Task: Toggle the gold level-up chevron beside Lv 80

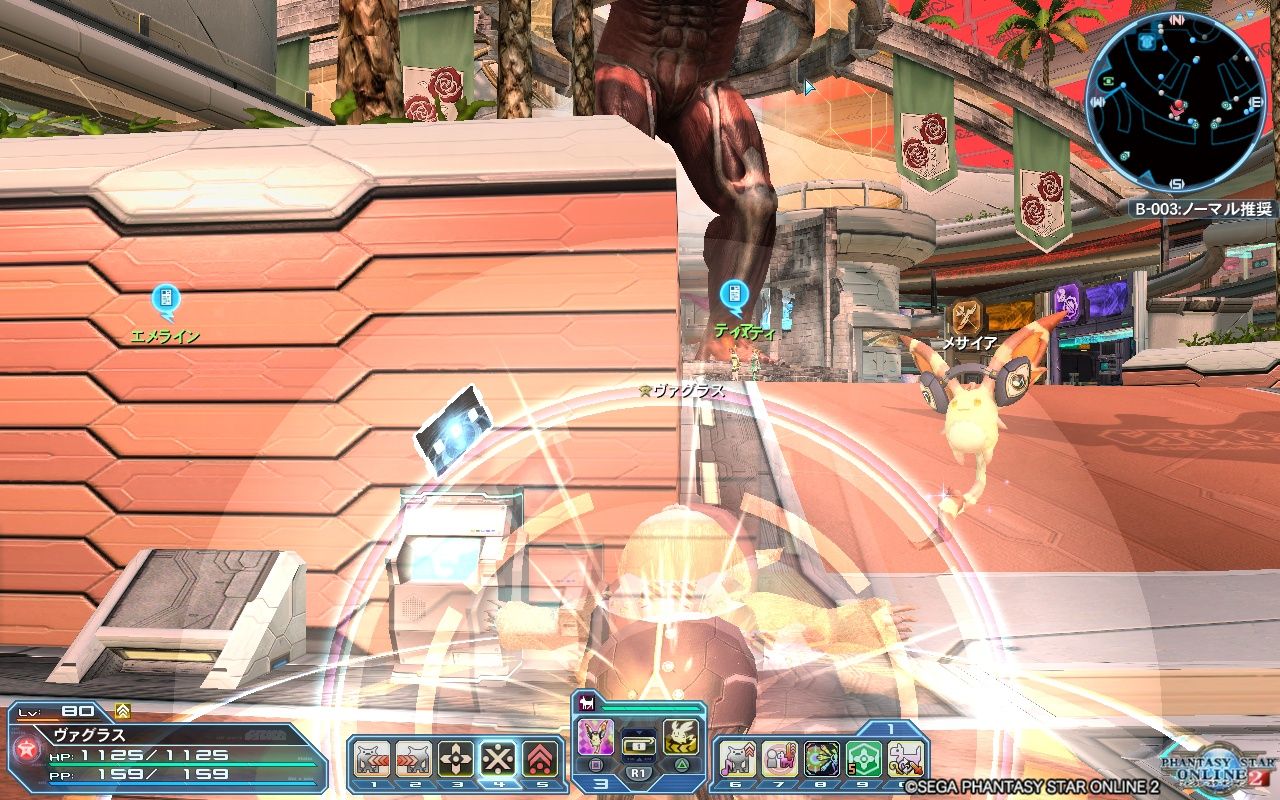Action: [x=123, y=710]
